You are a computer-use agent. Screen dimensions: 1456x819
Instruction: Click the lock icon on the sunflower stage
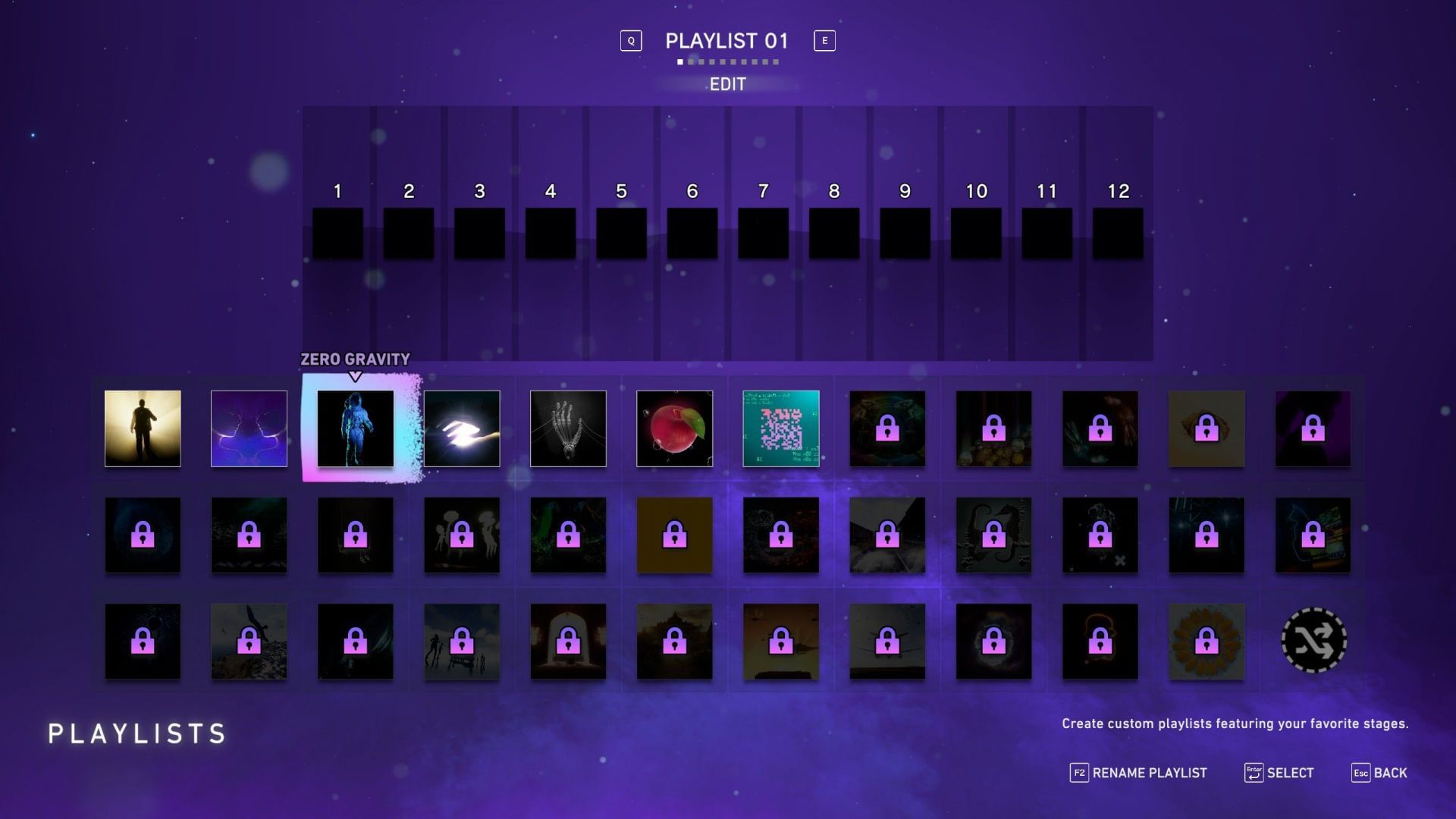coord(1206,641)
